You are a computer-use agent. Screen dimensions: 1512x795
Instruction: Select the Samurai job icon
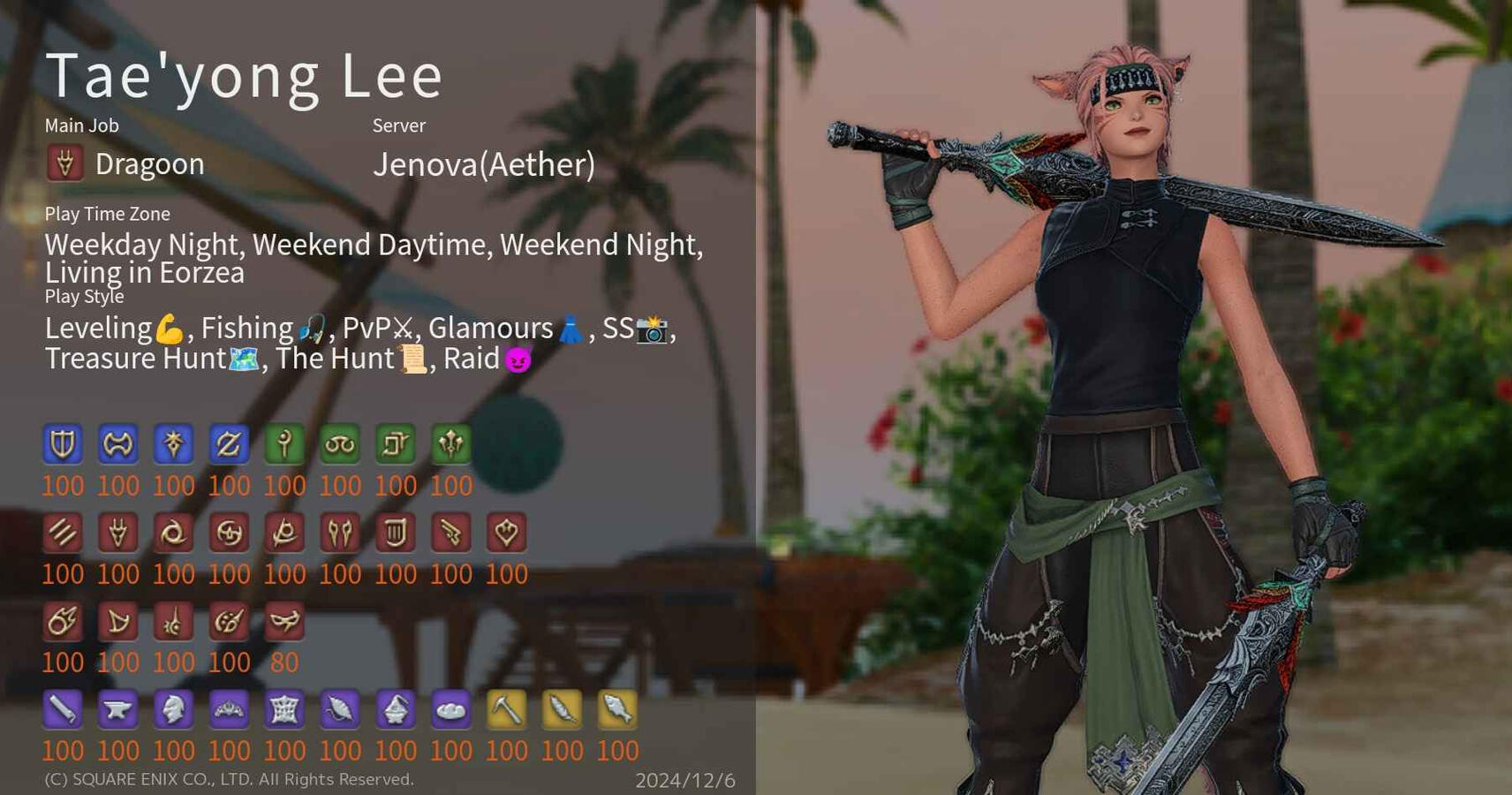pos(230,533)
